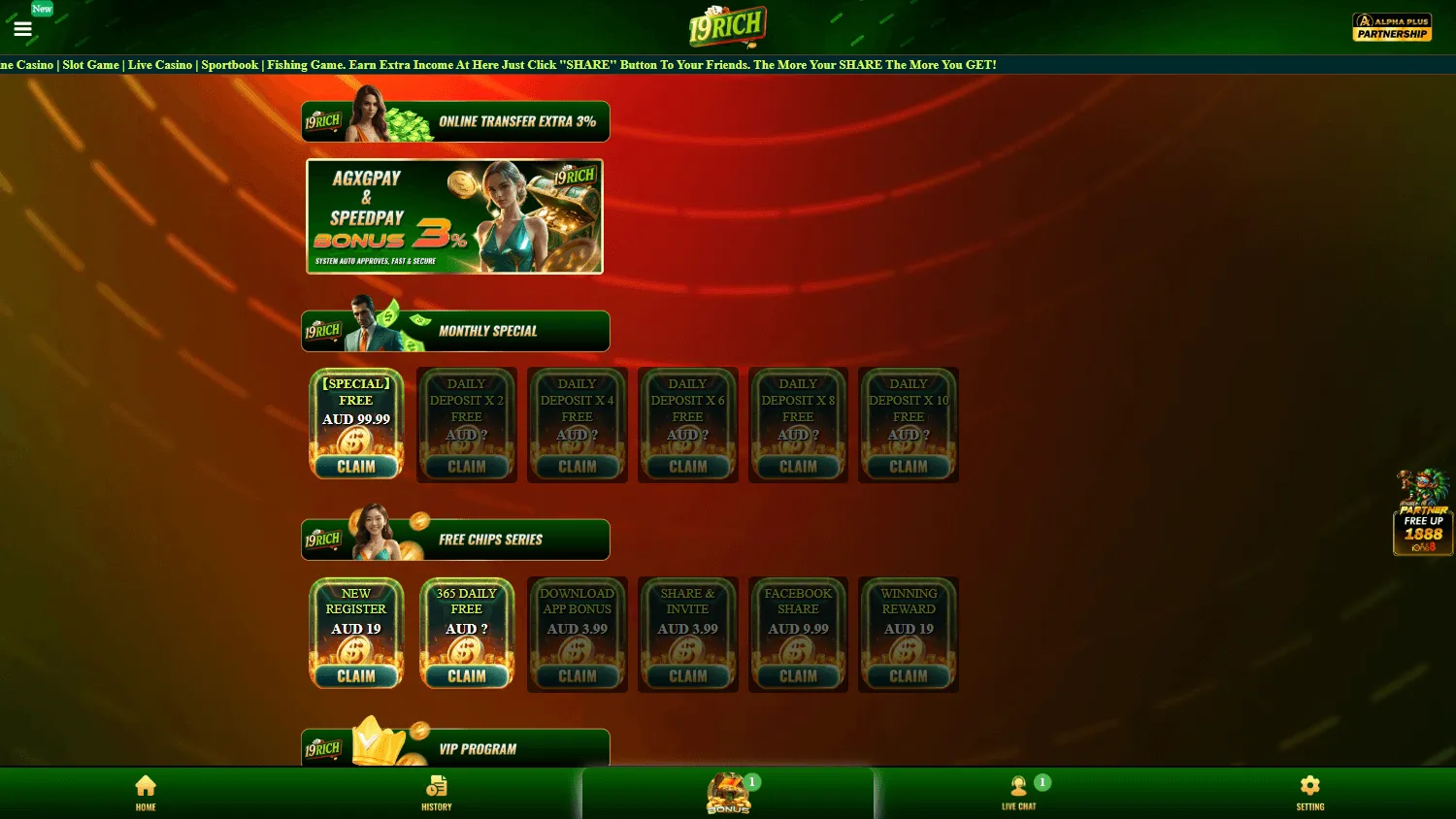The image size is (1456, 819).
Task: Open the Free Chips Series banner
Action: 455,539
